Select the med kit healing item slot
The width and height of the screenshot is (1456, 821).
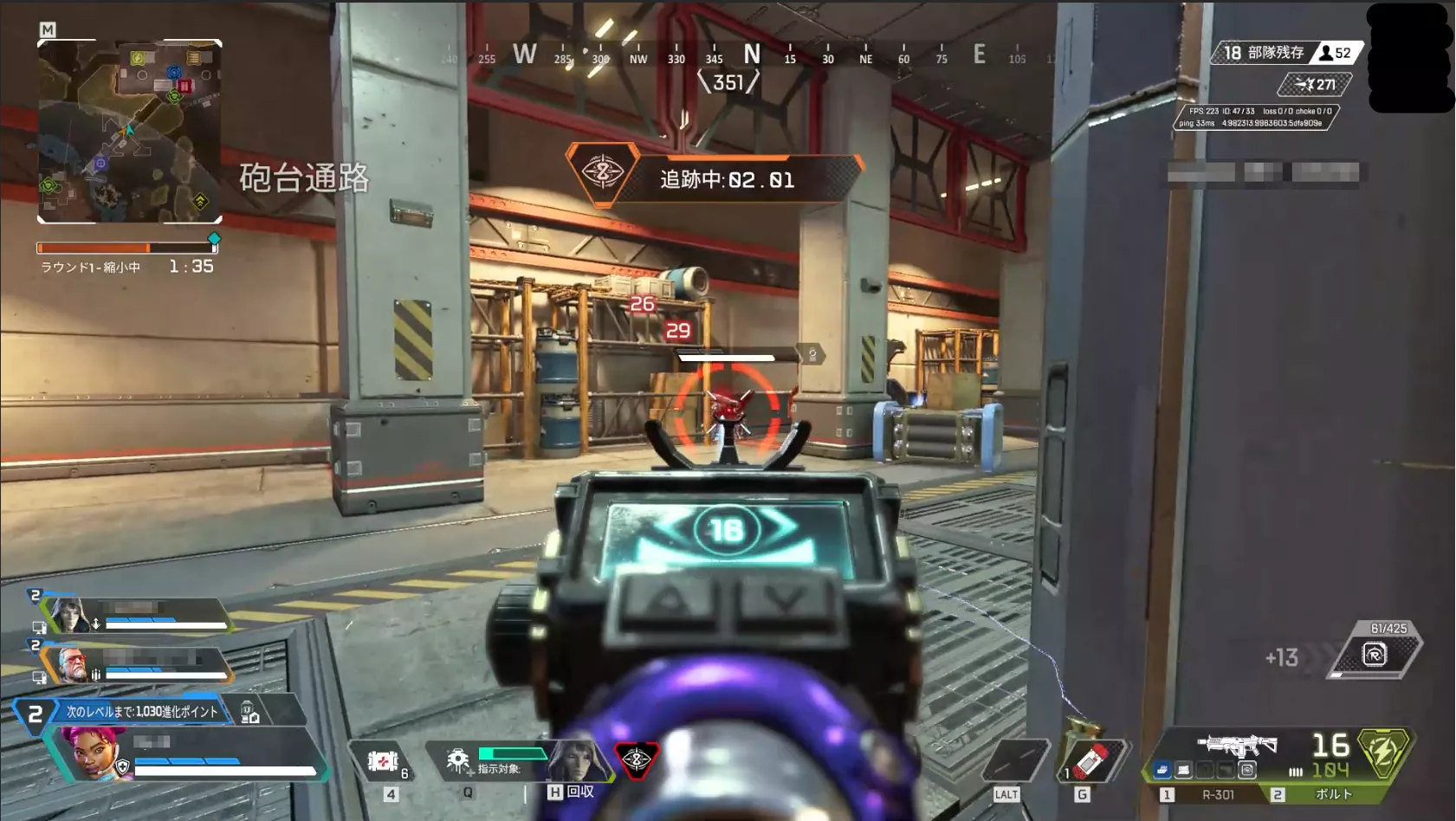(x=383, y=761)
